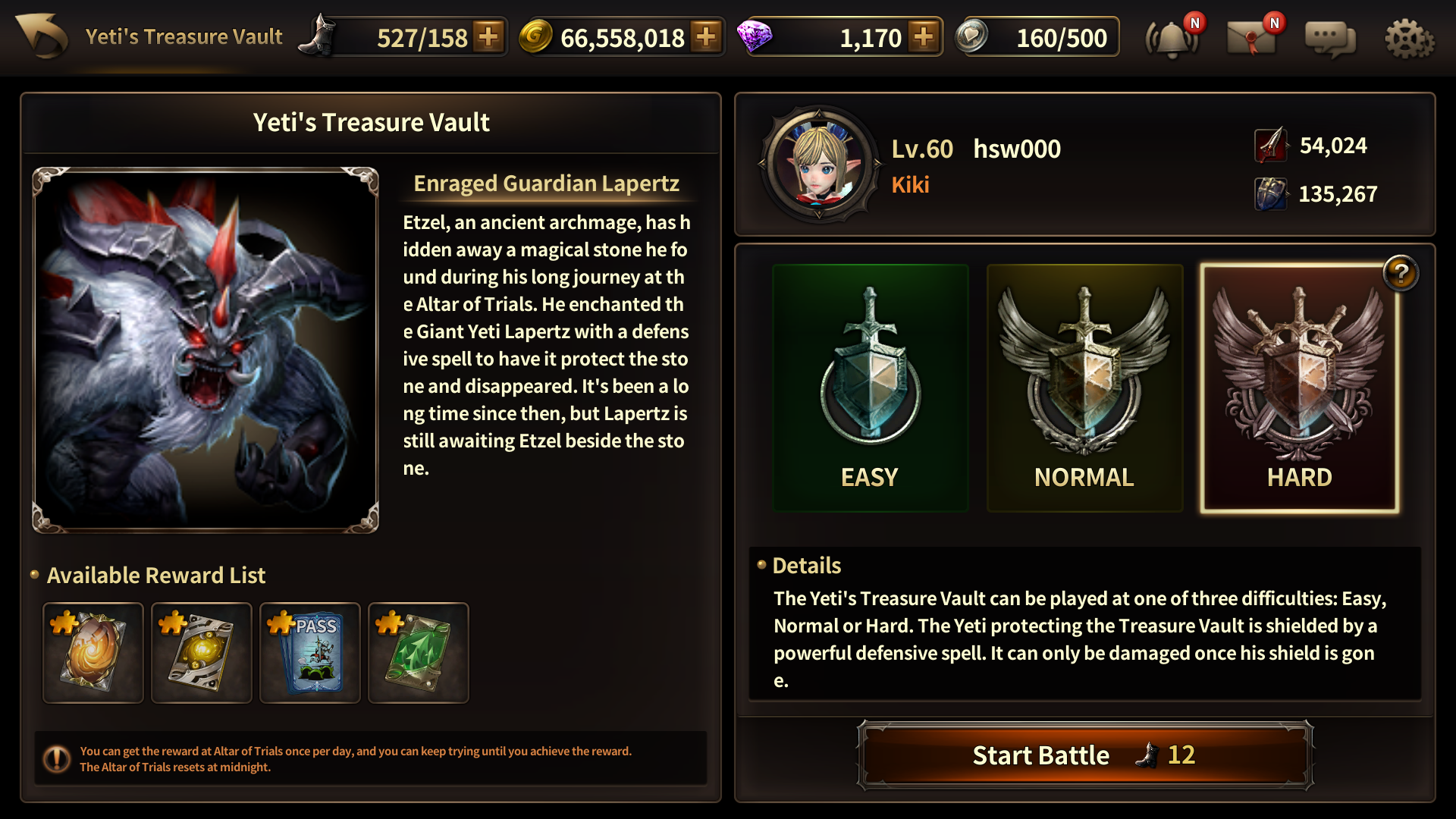Choose NORMAL difficulty
Screen dimensions: 1456x819
click(x=1084, y=388)
